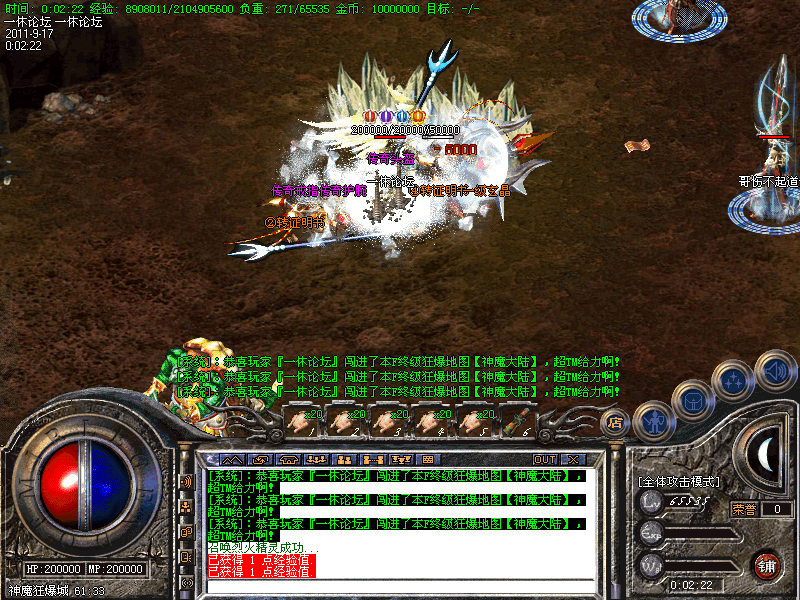Click the keyboard icon in chat toolbar
Image resolution: width=800 pixels, height=600 pixels.
tap(428, 459)
